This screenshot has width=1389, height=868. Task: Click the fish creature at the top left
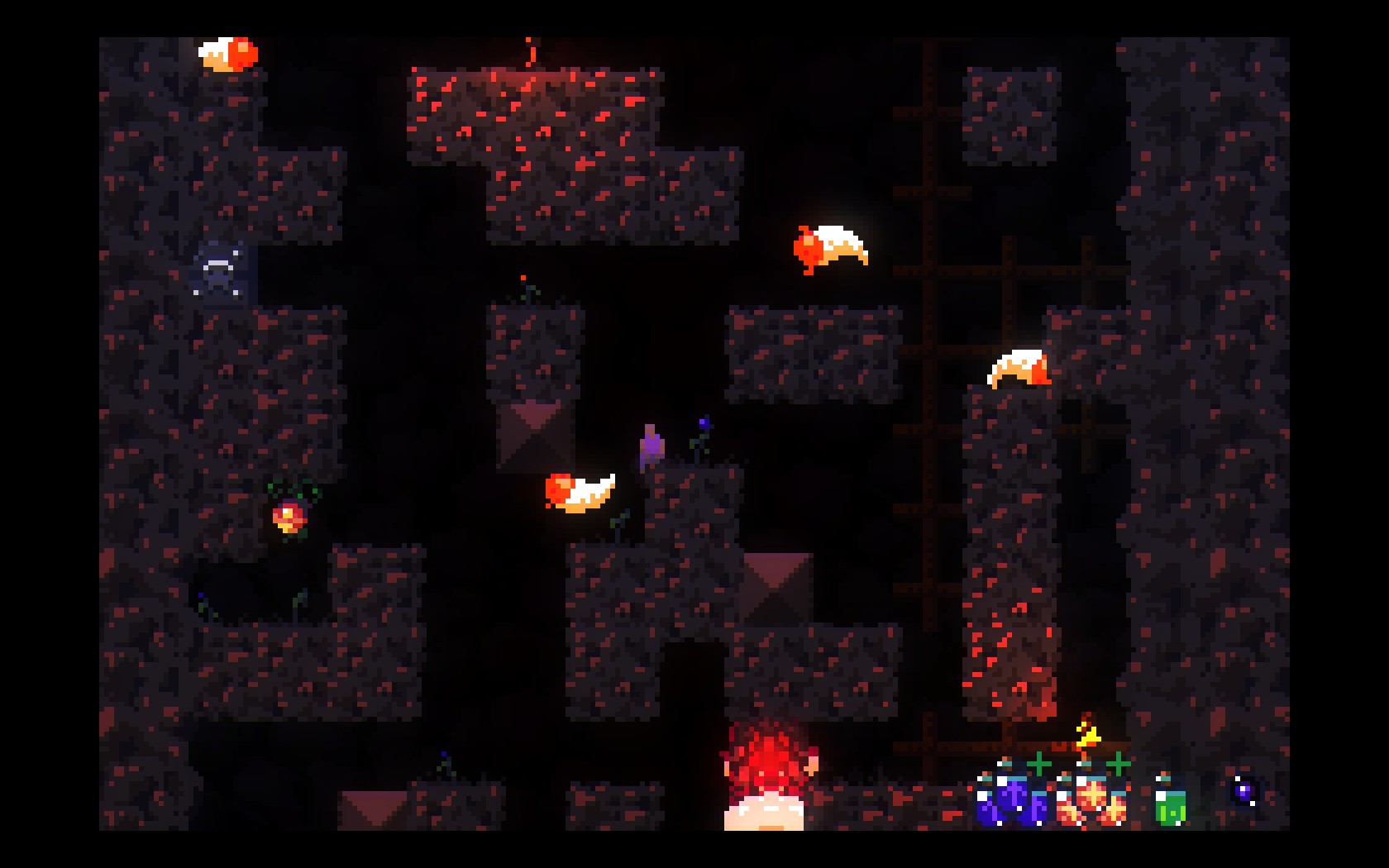[226, 53]
